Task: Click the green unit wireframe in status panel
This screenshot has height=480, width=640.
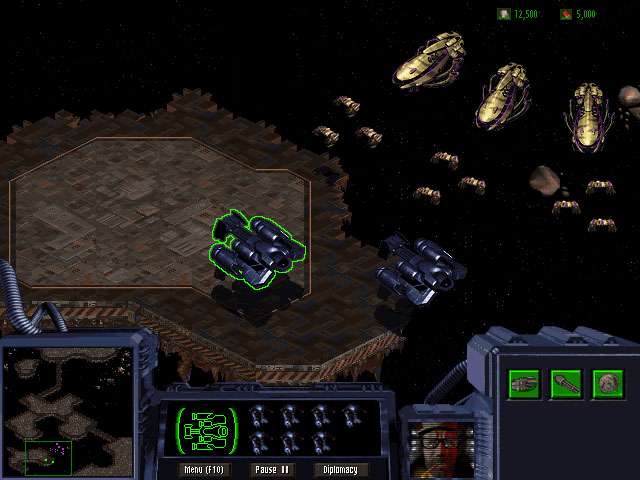Action: click(x=208, y=428)
